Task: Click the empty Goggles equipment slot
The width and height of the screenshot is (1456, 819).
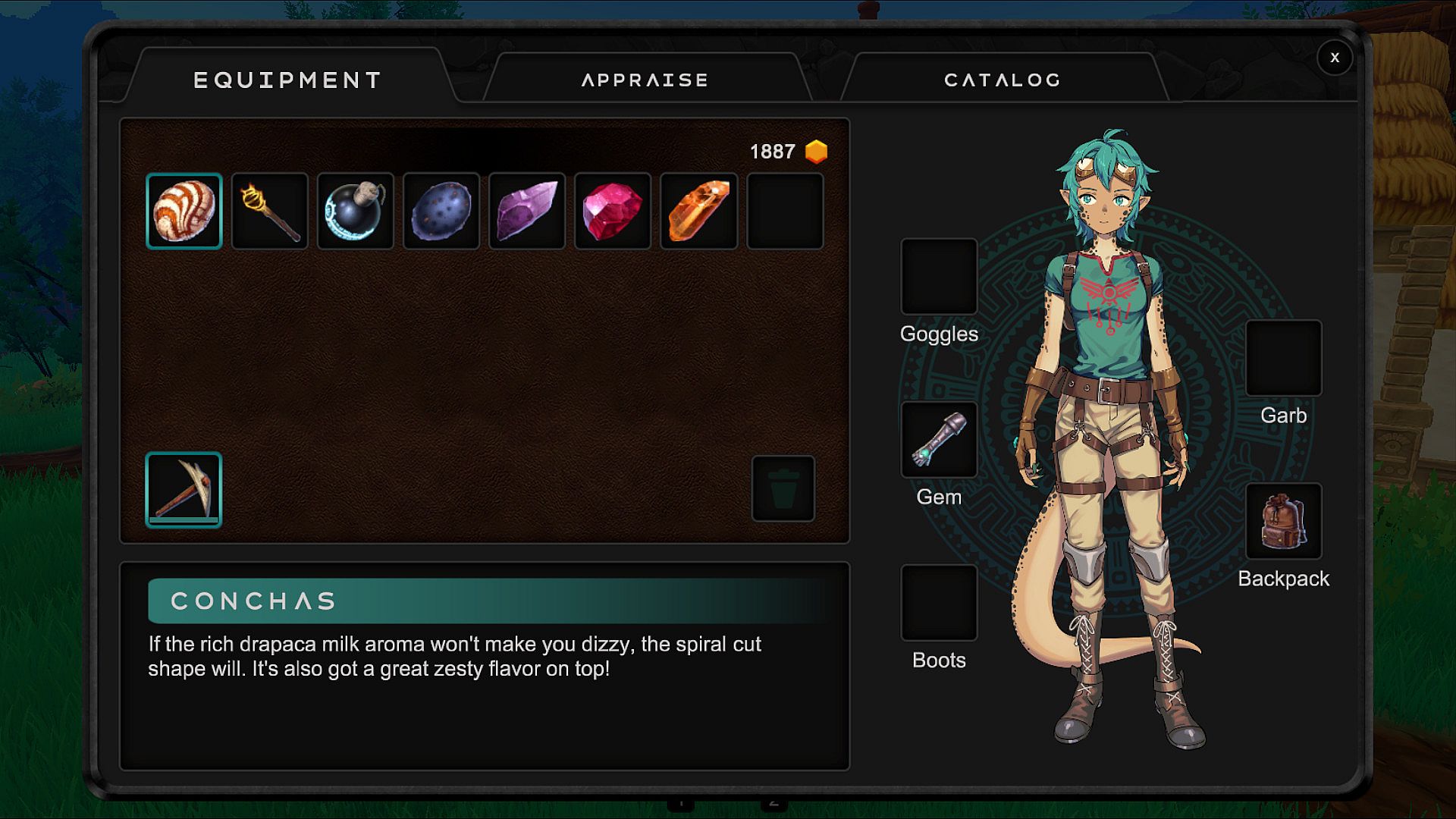Action: (939, 277)
